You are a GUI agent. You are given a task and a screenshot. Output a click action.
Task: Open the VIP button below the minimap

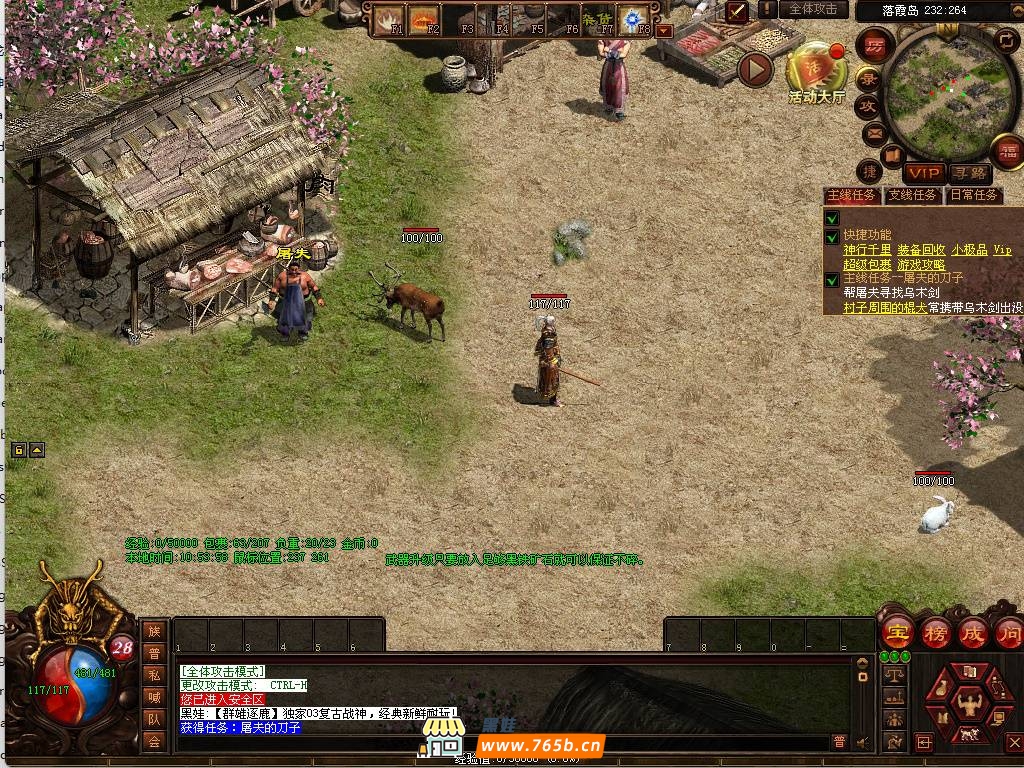point(924,173)
